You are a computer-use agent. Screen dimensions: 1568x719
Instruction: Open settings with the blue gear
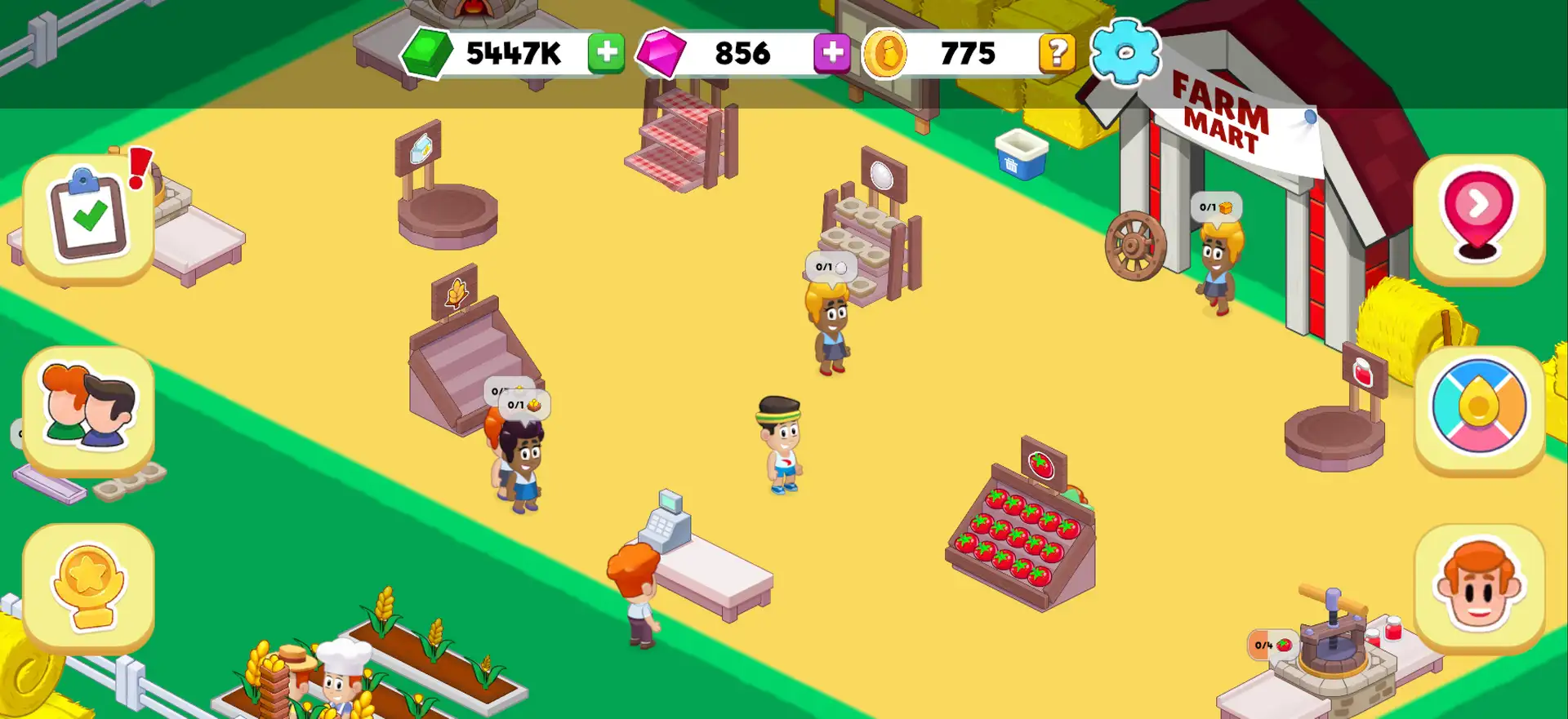click(x=1125, y=52)
